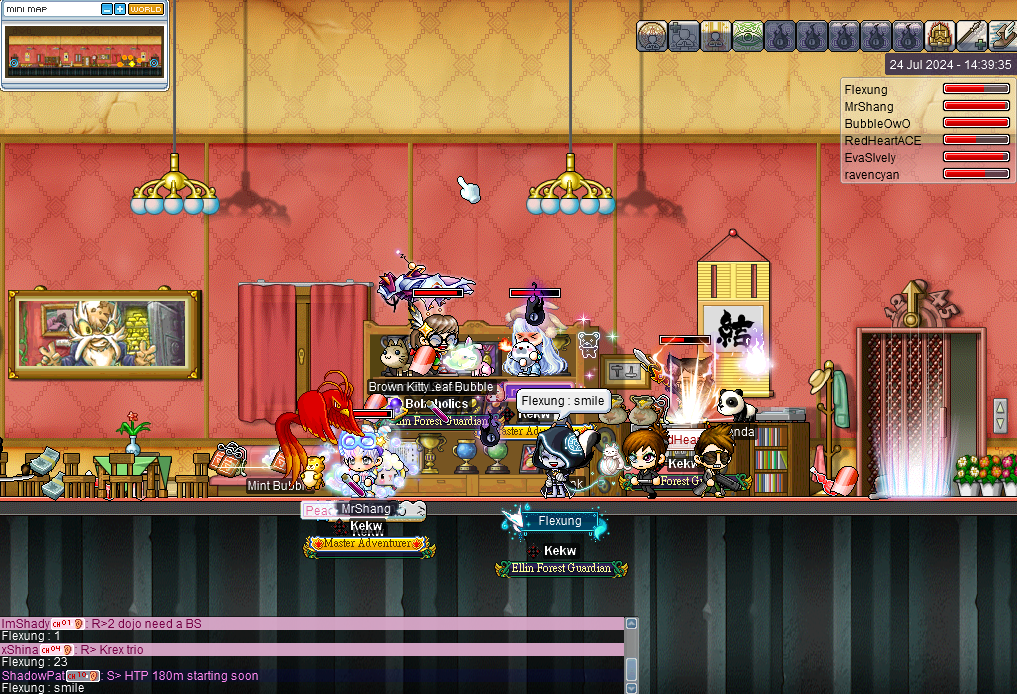Open the World map from the minimap
1017x694 pixels.
click(x=146, y=9)
